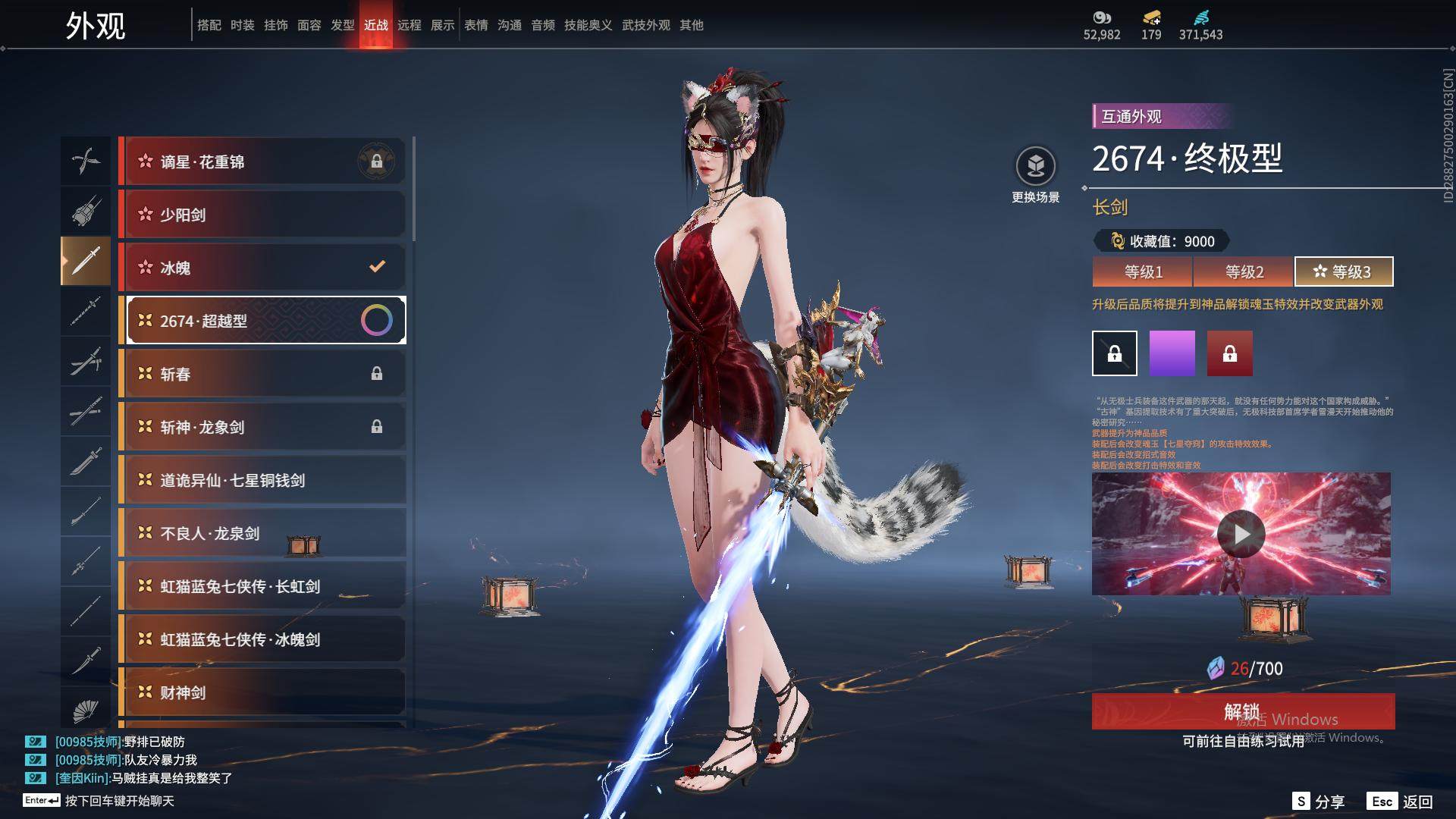Image resolution: width=1456 pixels, height=819 pixels.
Task: Select the 表情 tab
Action: 476,25
